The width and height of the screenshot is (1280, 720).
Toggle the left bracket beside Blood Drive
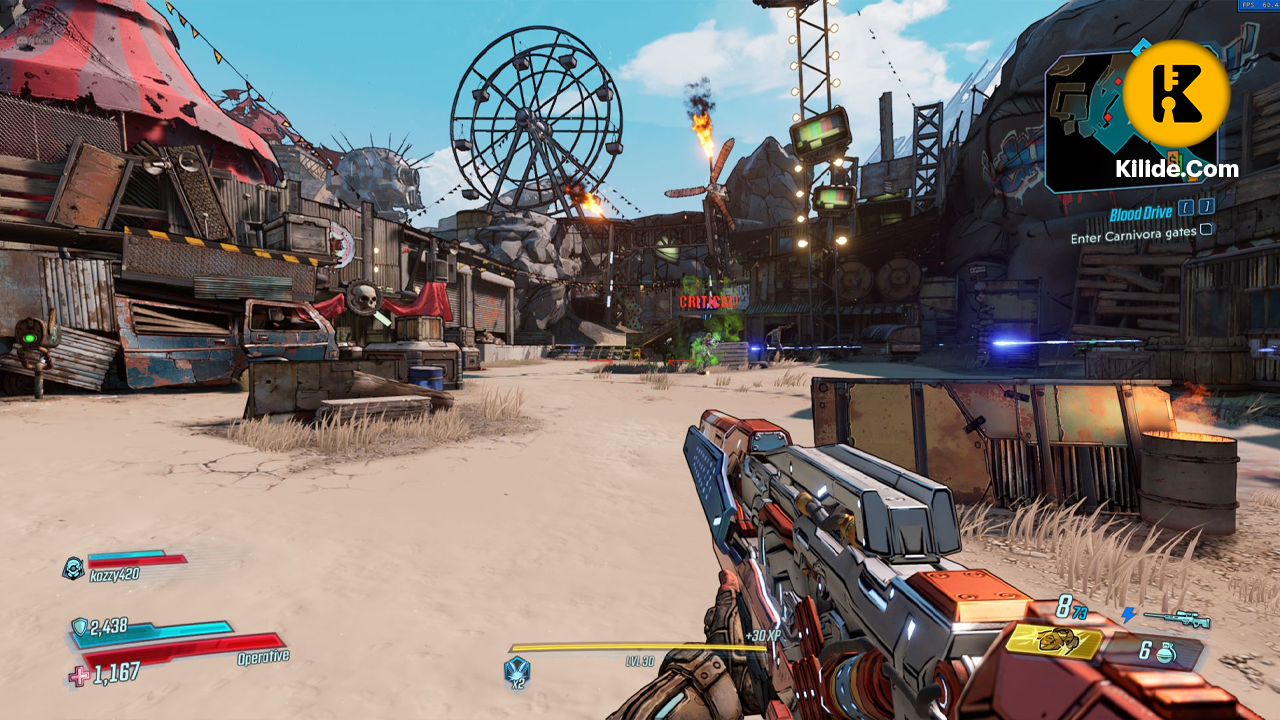(x=1186, y=208)
